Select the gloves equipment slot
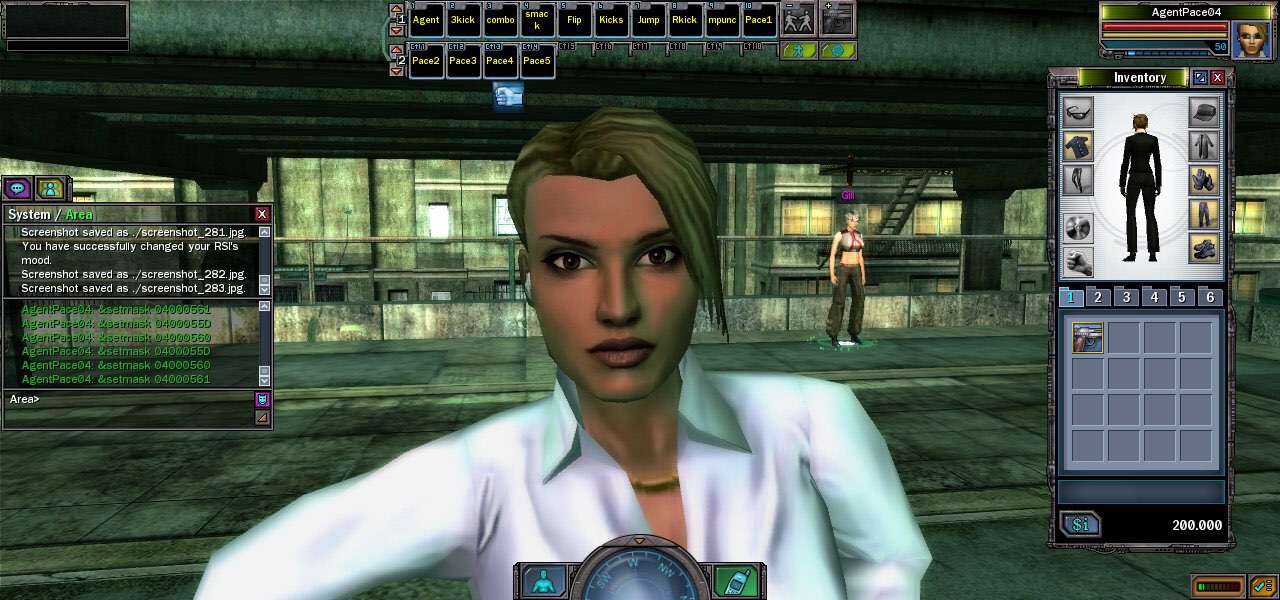The width and height of the screenshot is (1280, 600). pyautogui.click(x=1204, y=180)
